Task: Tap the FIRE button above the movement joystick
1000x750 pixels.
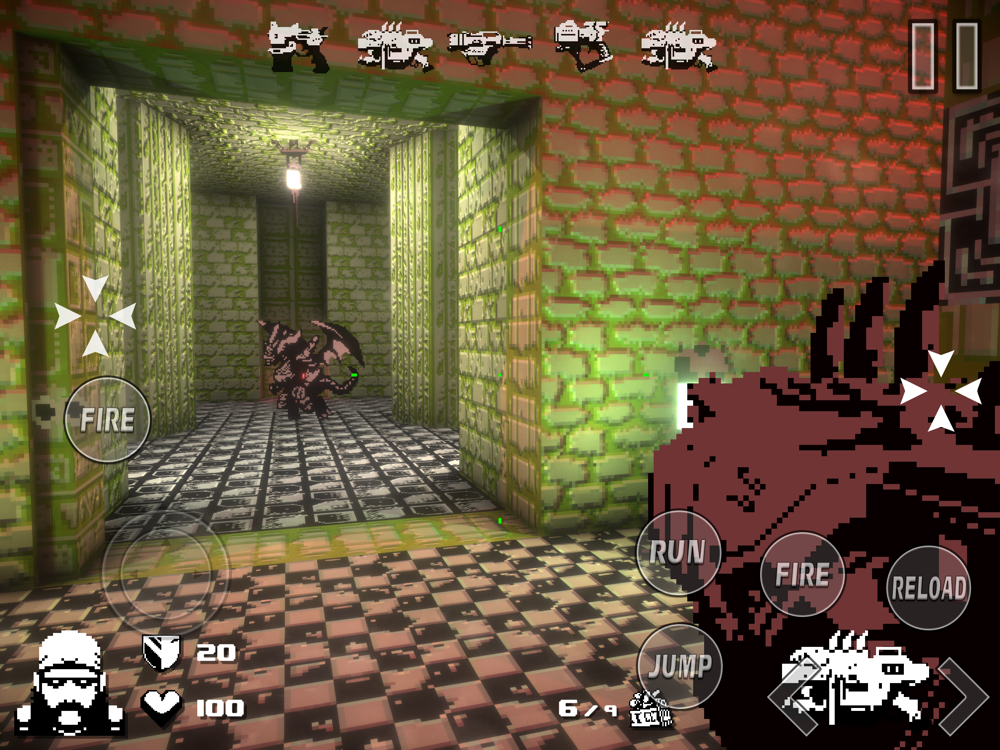Action: (x=107, y=420)
